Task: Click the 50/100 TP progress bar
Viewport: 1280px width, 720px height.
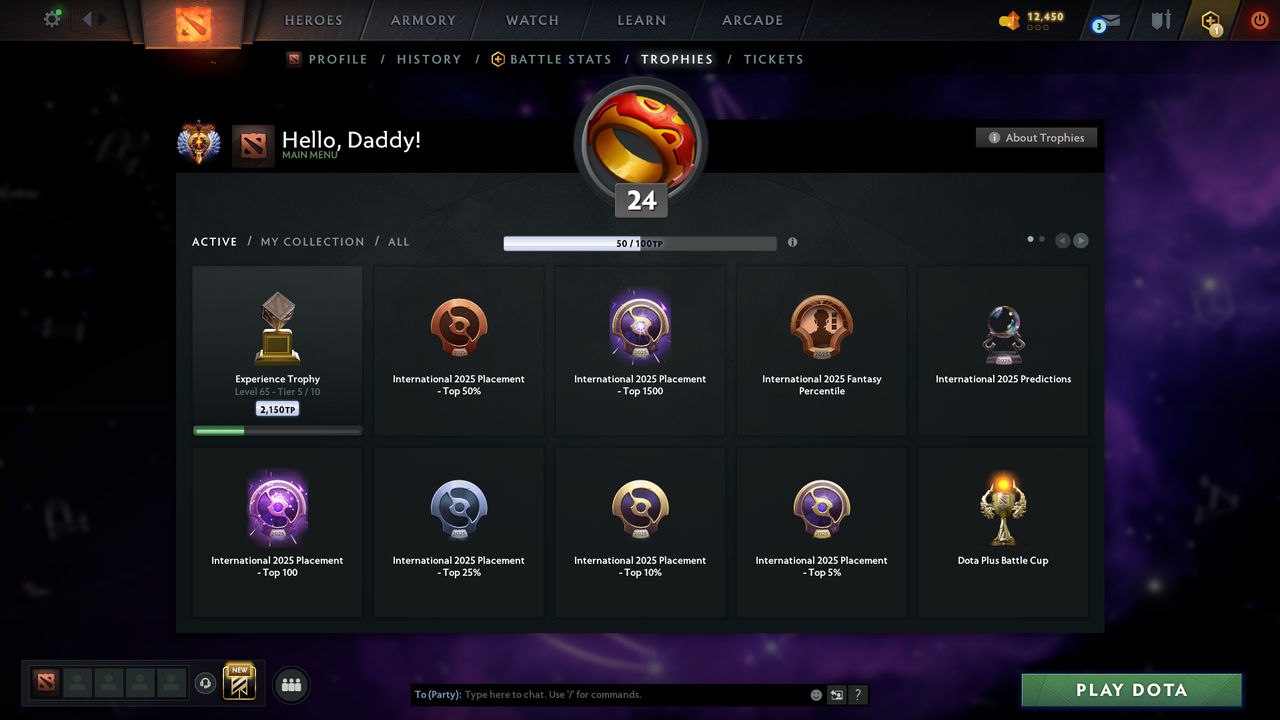Action: coord(640,243)
